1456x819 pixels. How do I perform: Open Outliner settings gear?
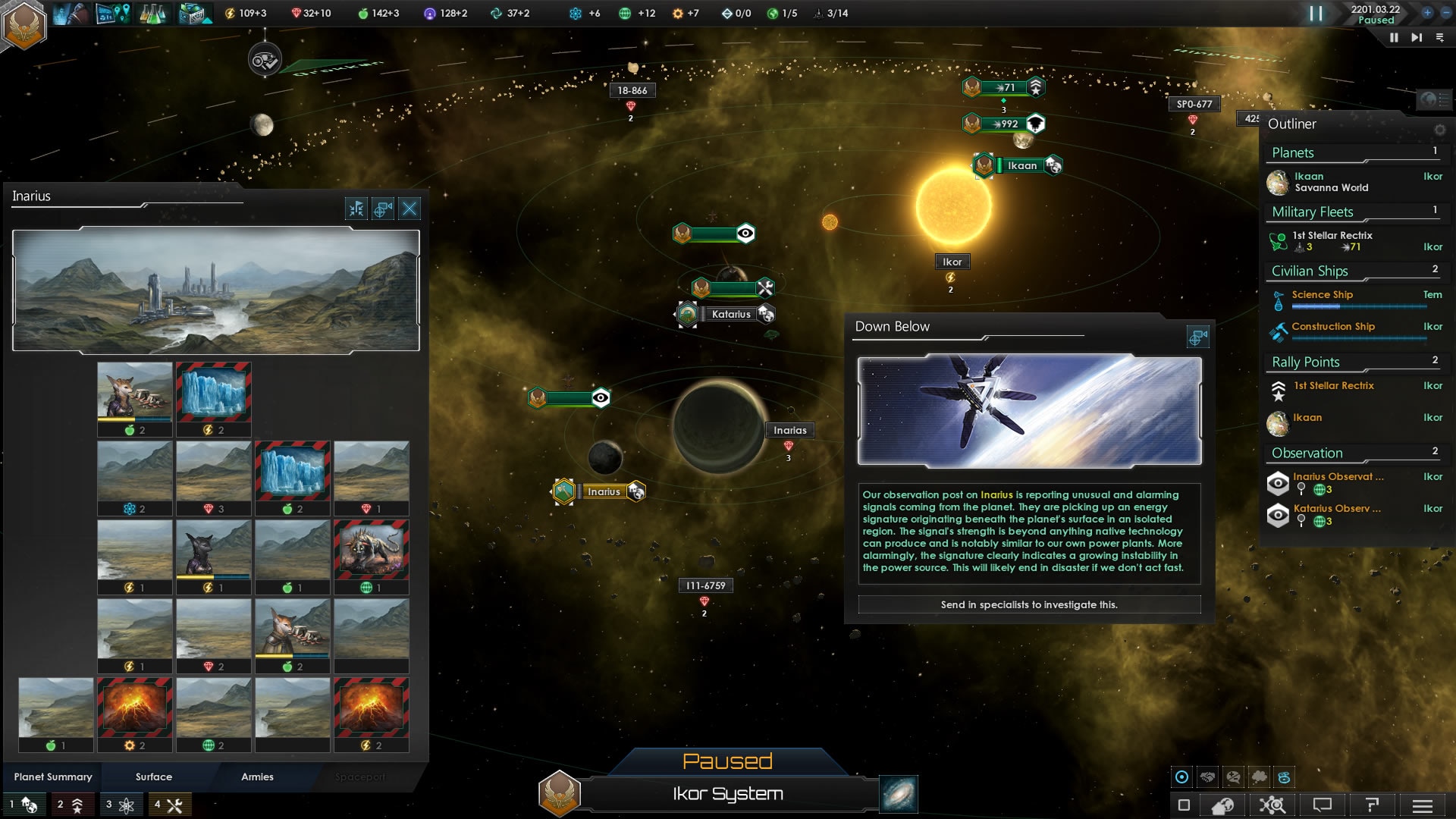pos(1439,129)
